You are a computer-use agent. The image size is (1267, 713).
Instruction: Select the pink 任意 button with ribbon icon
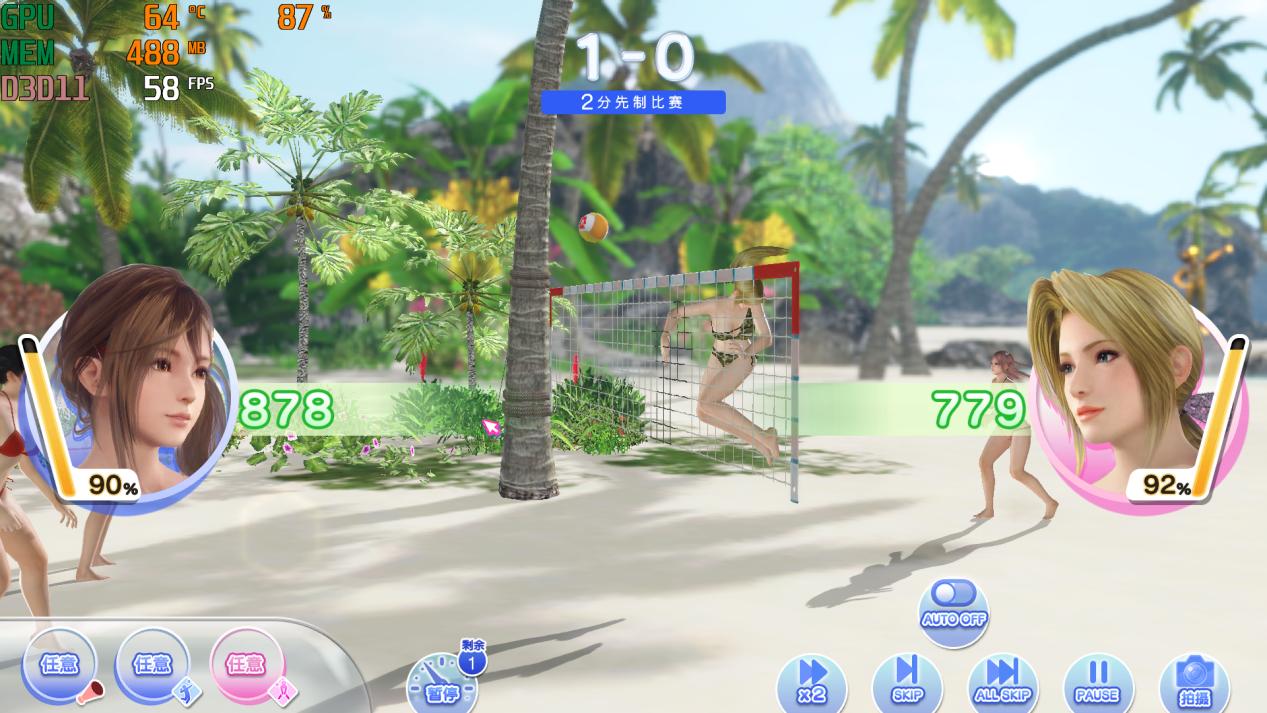(x=247, y=665)
